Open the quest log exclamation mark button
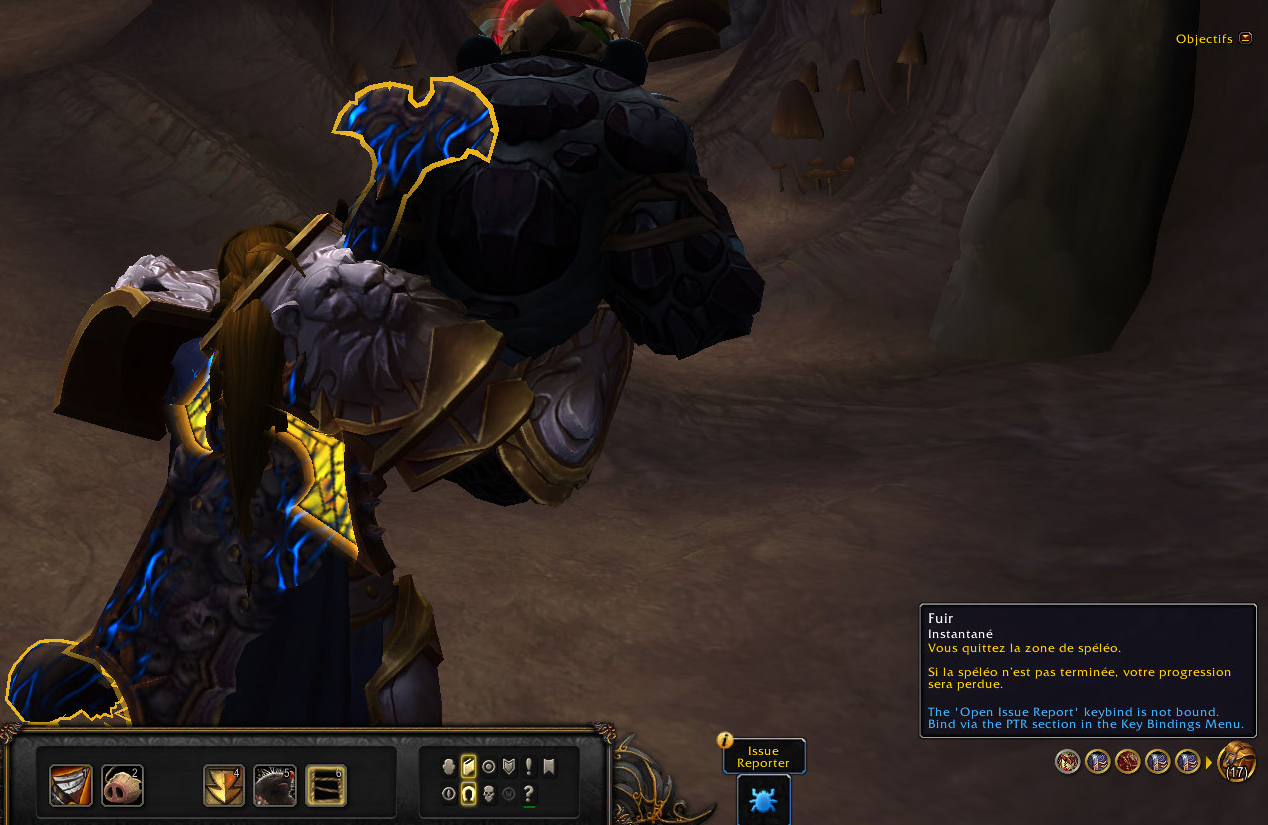1268x825 pixels. coord(529,767)
